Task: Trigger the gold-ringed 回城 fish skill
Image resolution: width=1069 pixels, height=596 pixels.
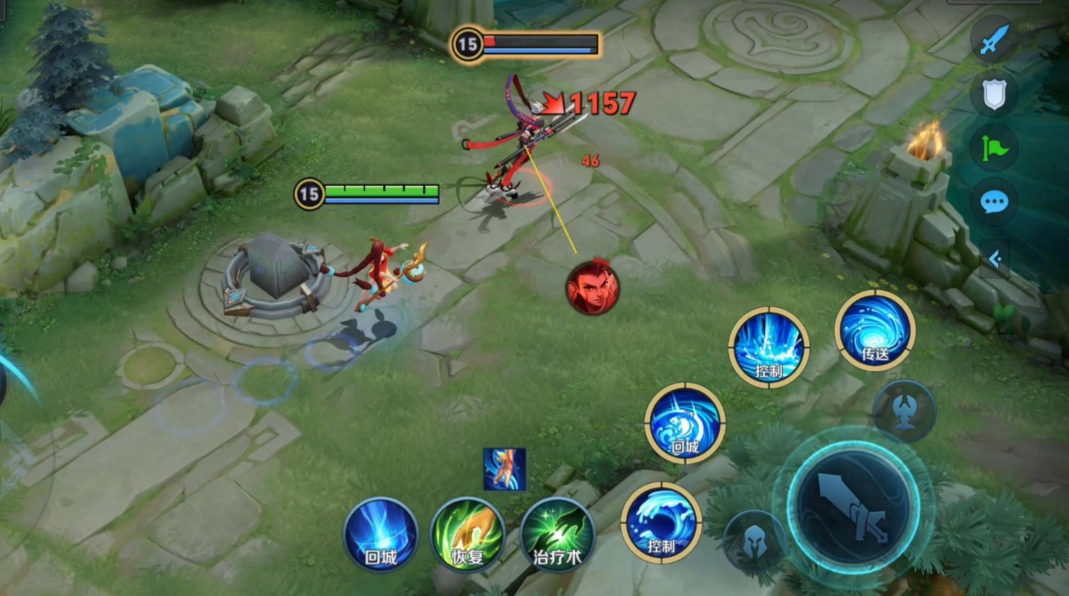Action: pyautogui.click(x=684, y=422)
